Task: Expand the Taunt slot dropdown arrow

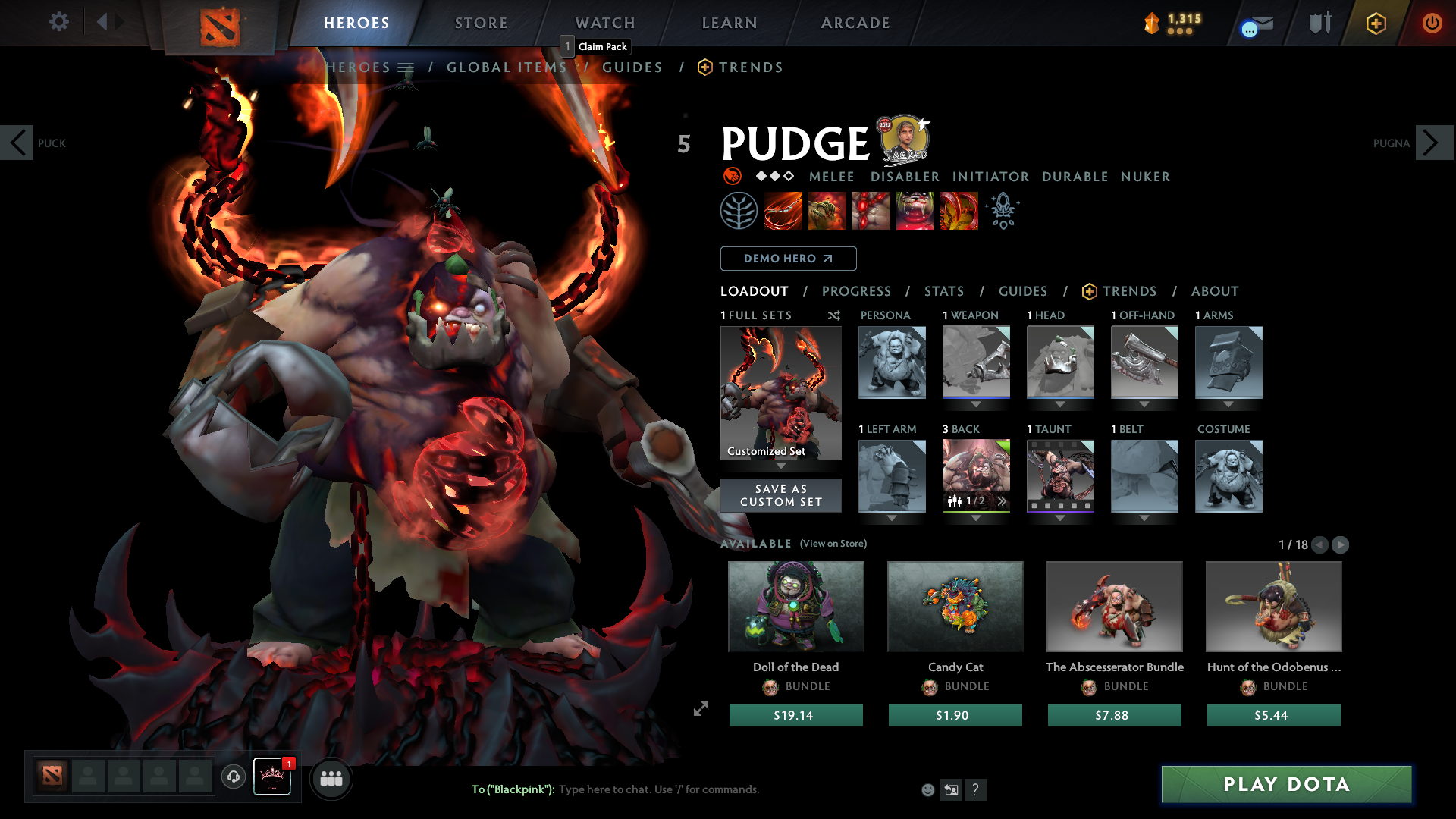Action: (1060, 518)
